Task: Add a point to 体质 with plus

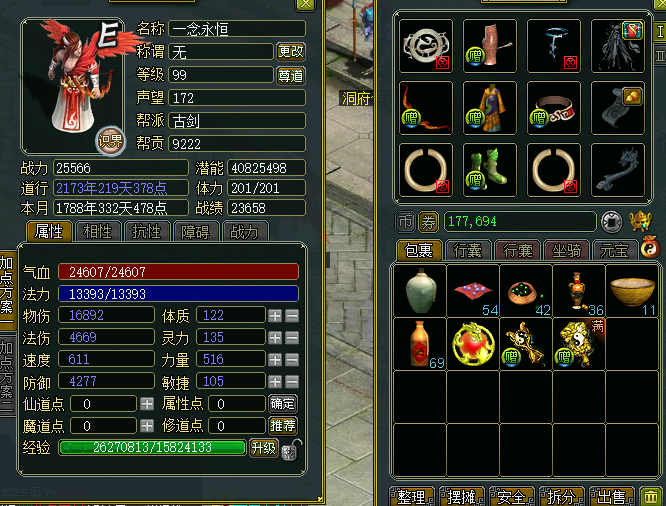Action: (x=275, y=315)
